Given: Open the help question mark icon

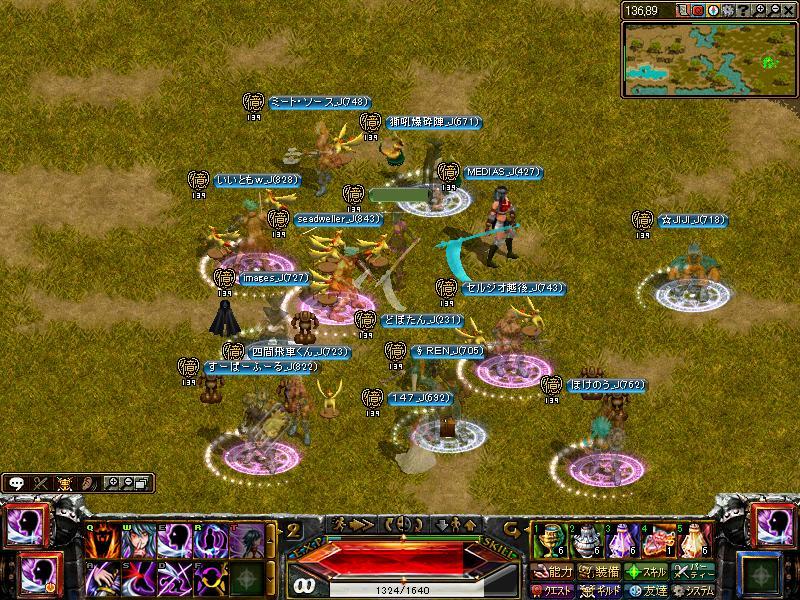Looking at the screenshot, I should [x=742, y=10].
